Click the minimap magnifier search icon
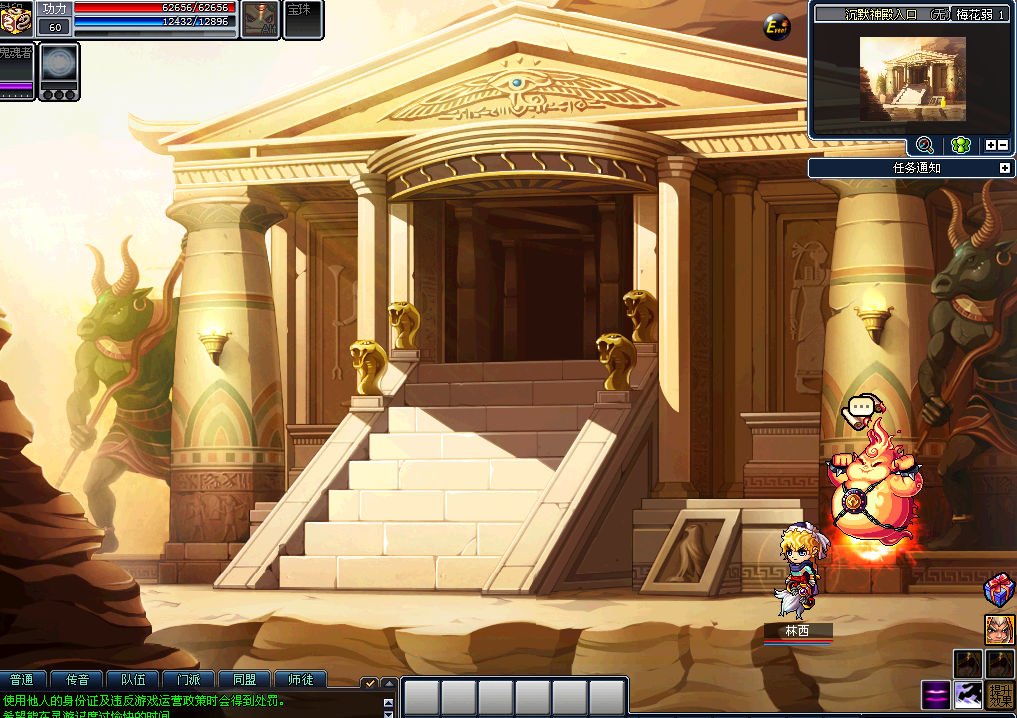The image size is (1017, 718). [x=924, y=145]
